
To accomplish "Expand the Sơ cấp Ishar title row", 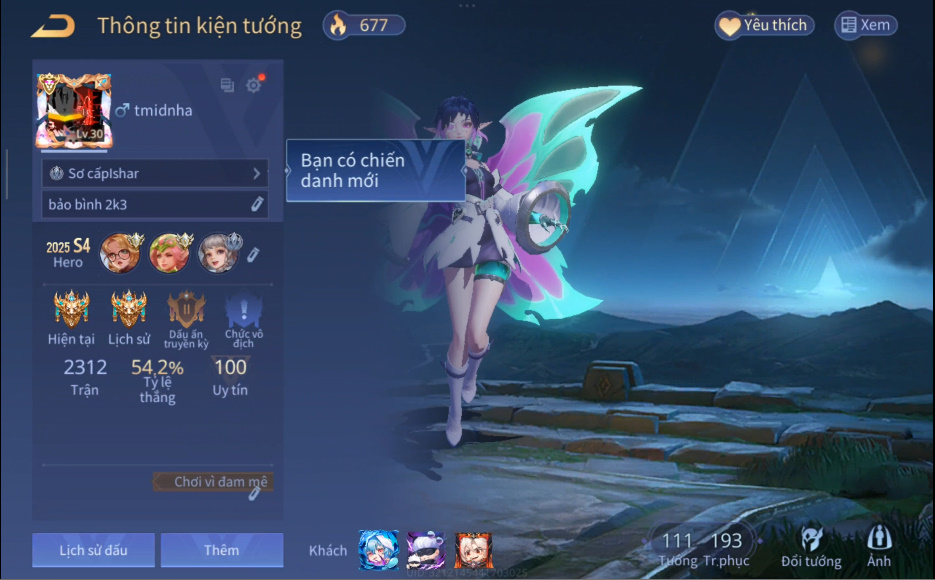I will coord(155,174).
